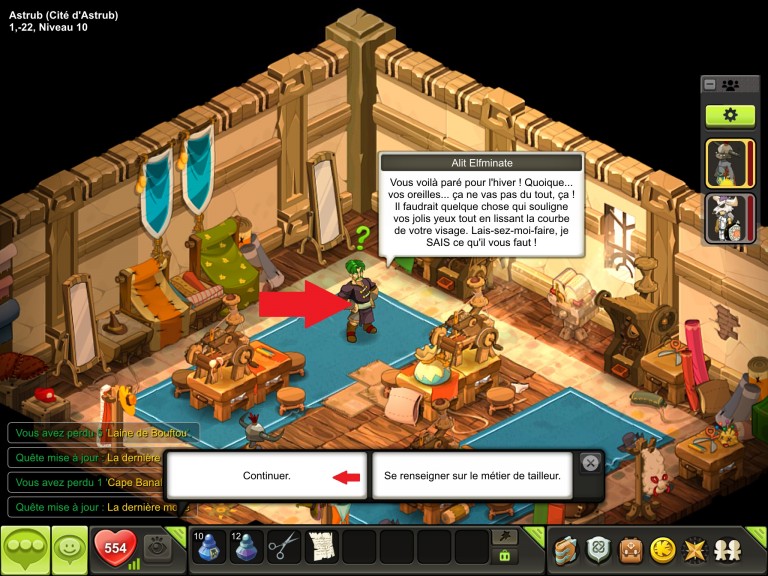Choose the "Continuer." dialogue reply
Screen dimensions: 768x576
266,476
